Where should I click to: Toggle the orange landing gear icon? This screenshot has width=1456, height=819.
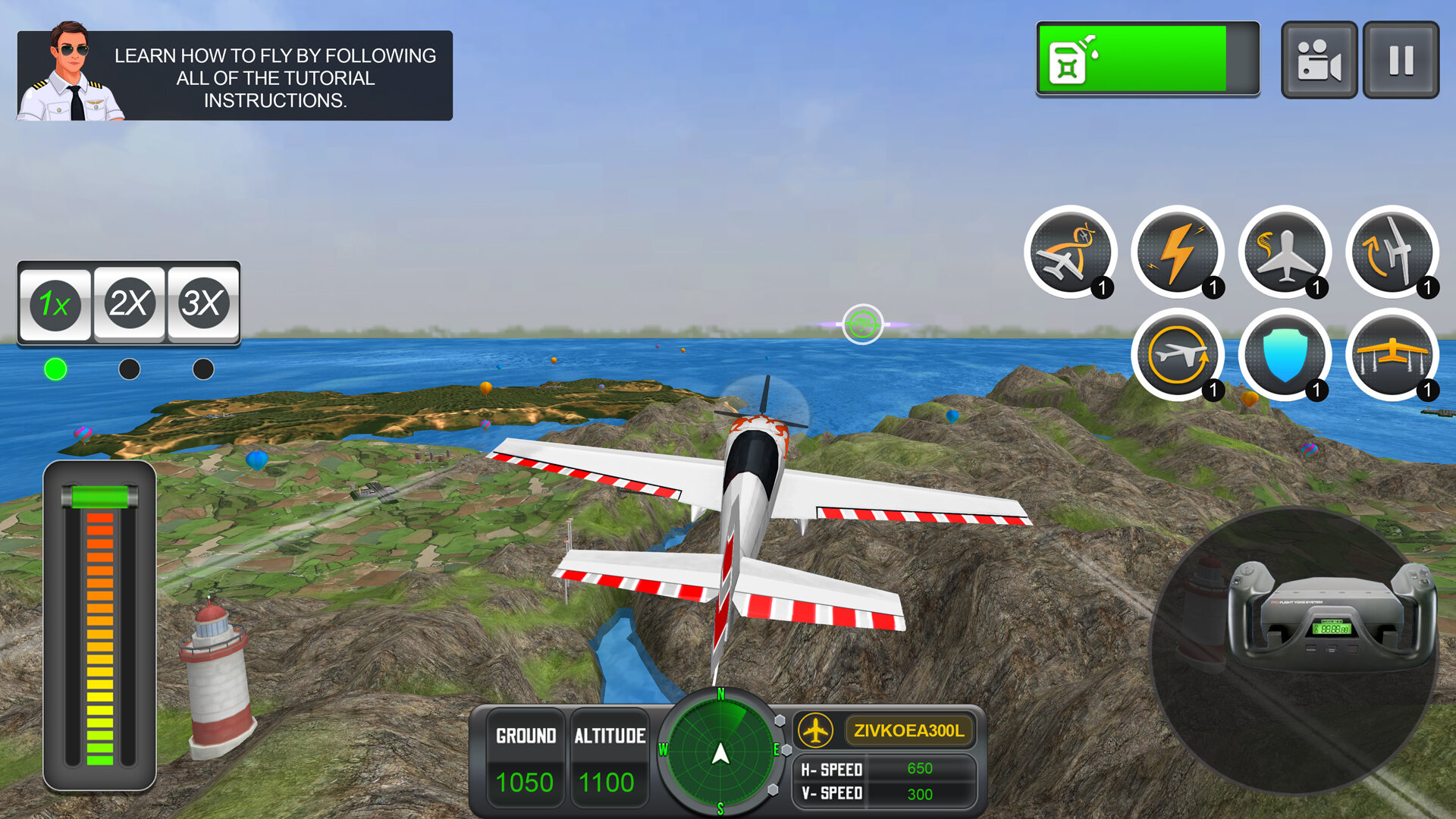tap(1392, 355)
